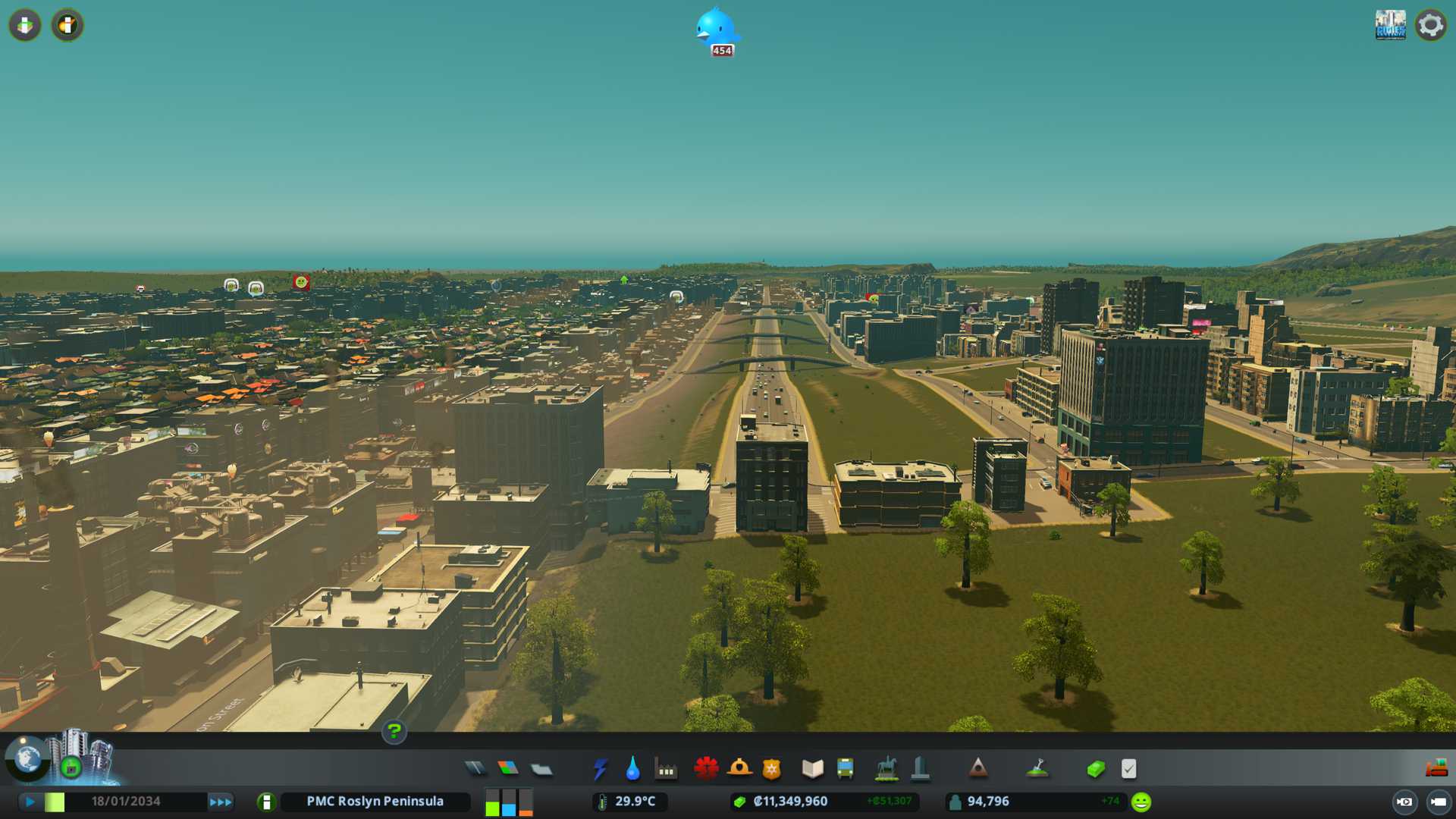The image size is (1456, 819).
Task: Open the Economy money panel
Action: (x=1095, y=769)
